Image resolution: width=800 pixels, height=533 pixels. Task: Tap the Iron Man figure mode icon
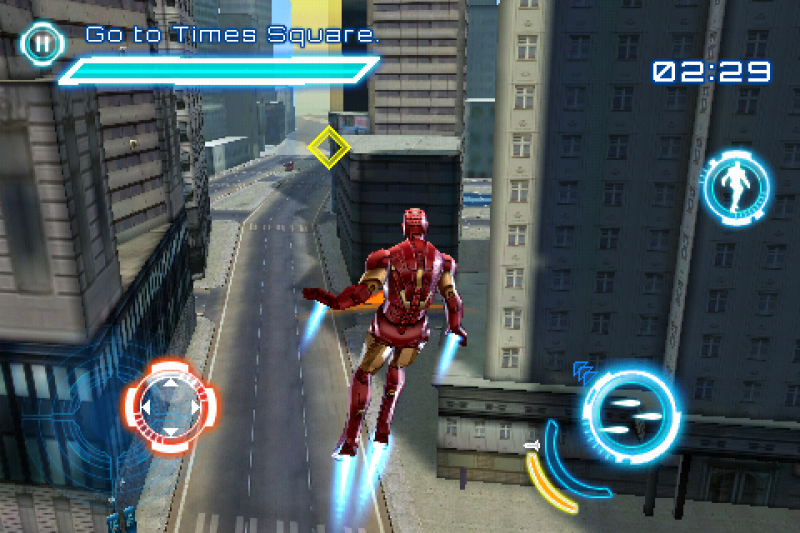click(x=737, y=186)
